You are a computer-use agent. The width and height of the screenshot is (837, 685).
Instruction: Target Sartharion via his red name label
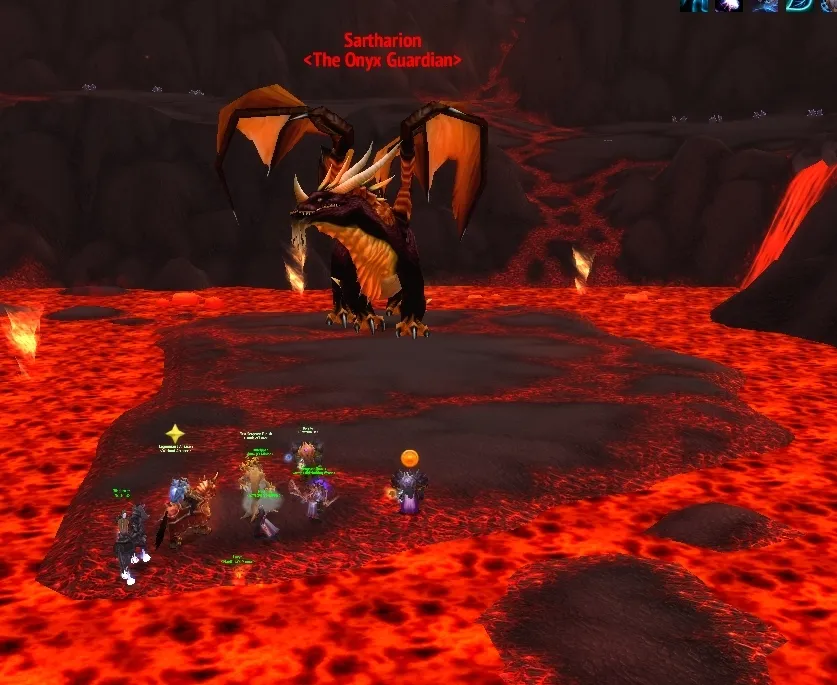coord(382,41)
